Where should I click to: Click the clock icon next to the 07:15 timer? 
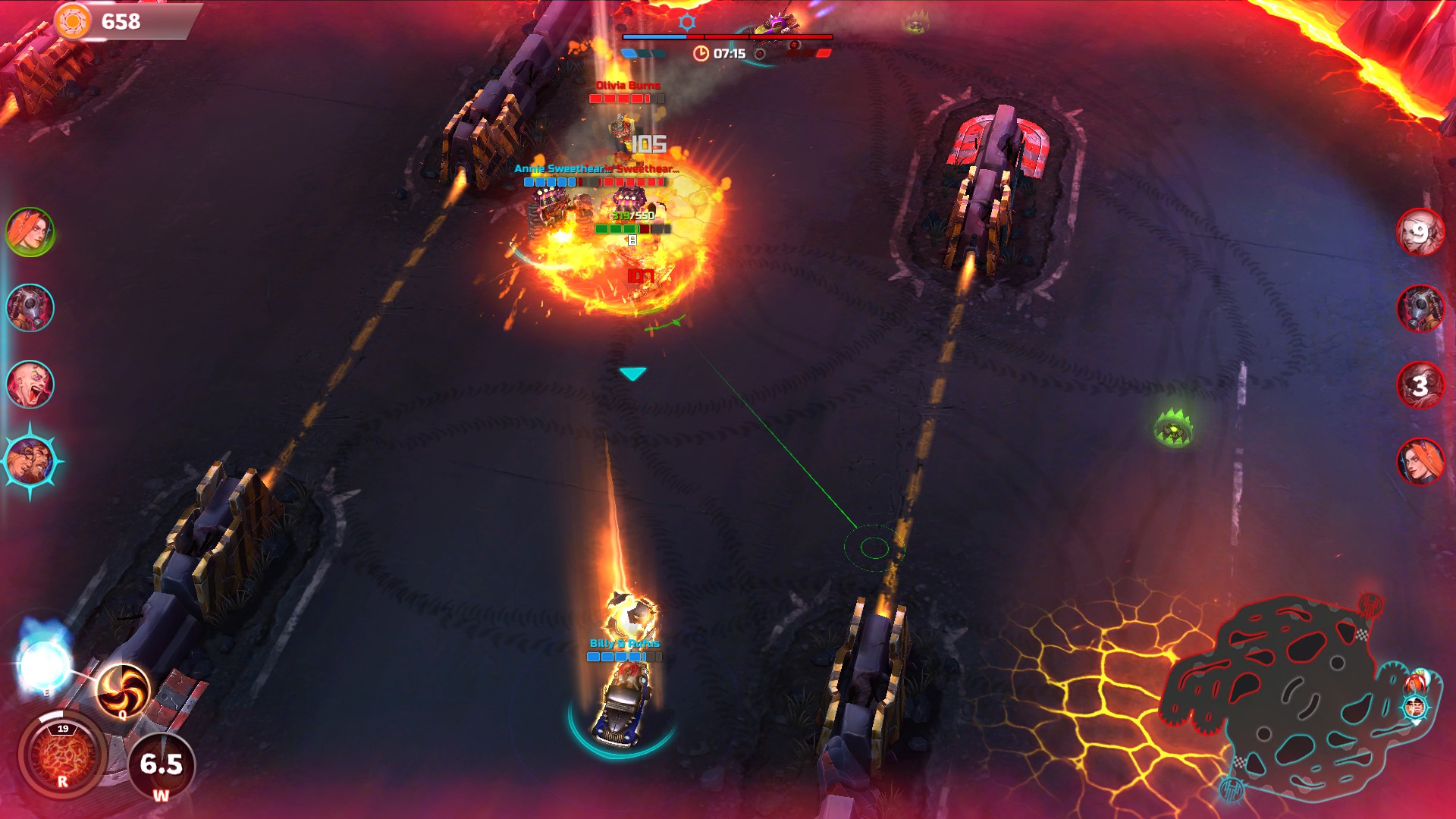coord(700,53)
